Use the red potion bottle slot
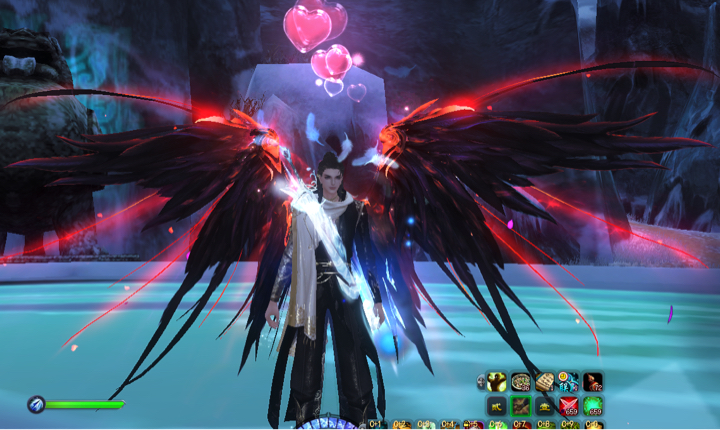This screenshot has width=720, height=430. click(593, 381)
